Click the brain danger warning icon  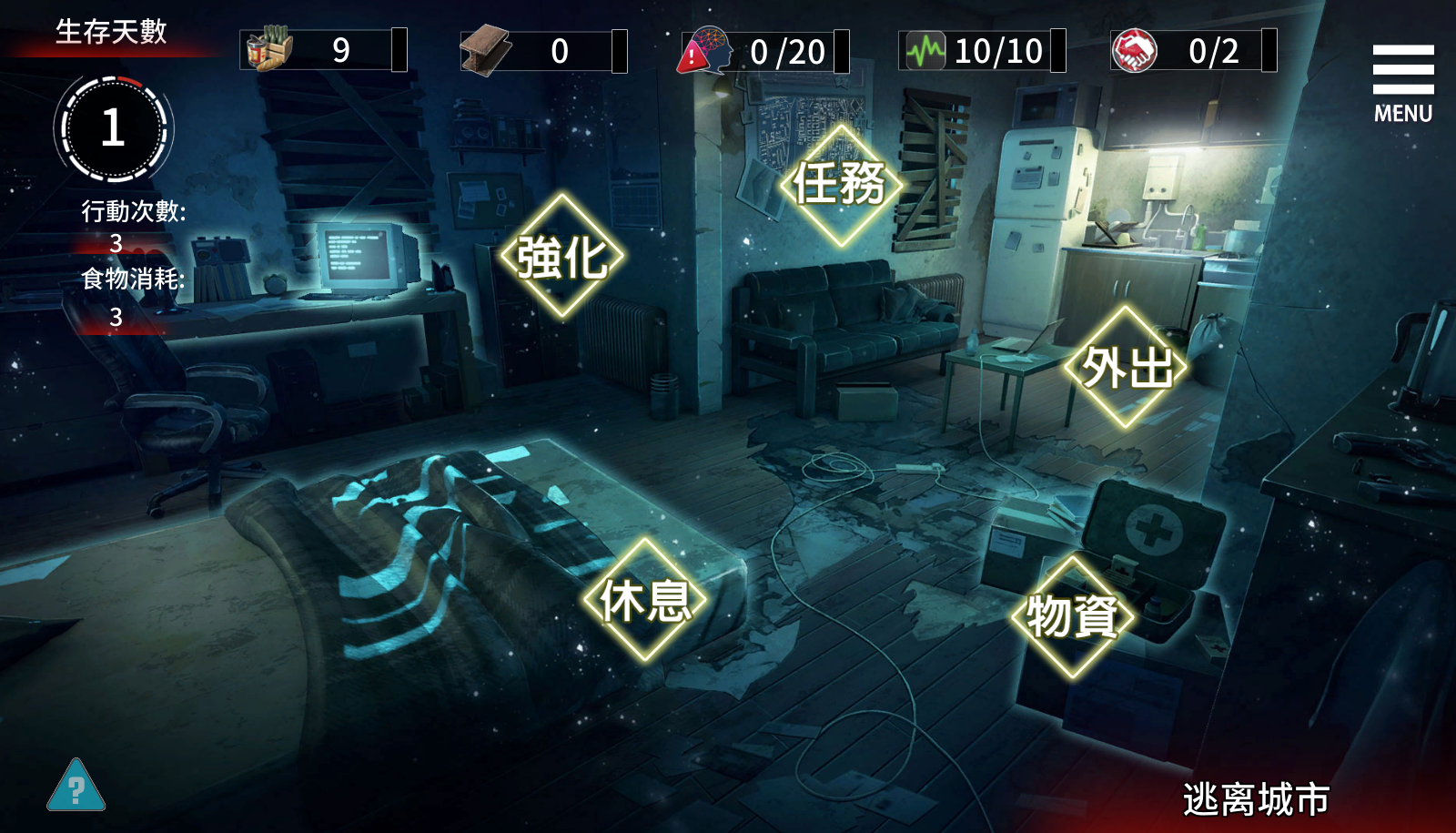pos(706,50)
